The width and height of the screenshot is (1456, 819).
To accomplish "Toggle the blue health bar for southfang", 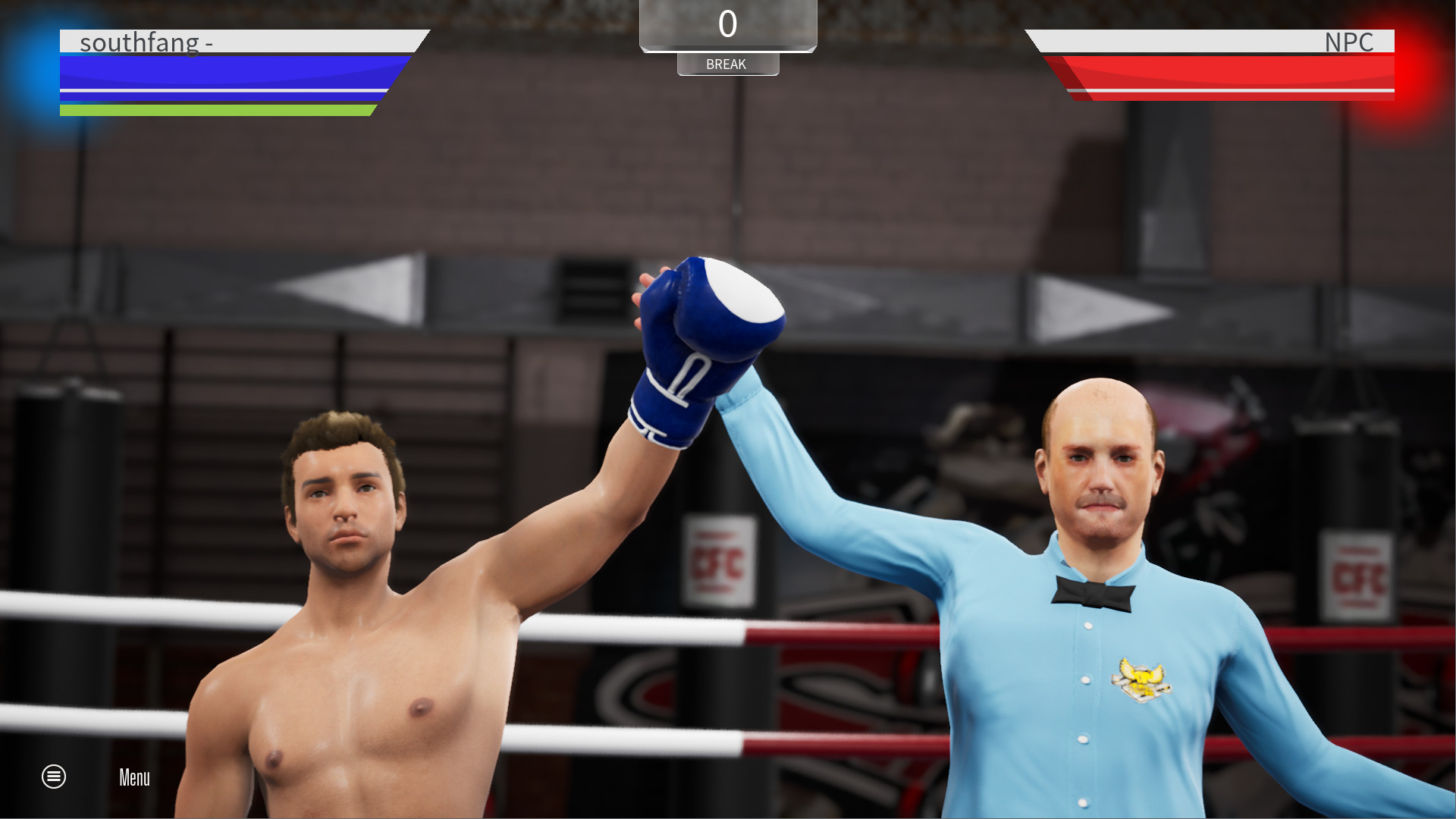I will click(220, 74).
